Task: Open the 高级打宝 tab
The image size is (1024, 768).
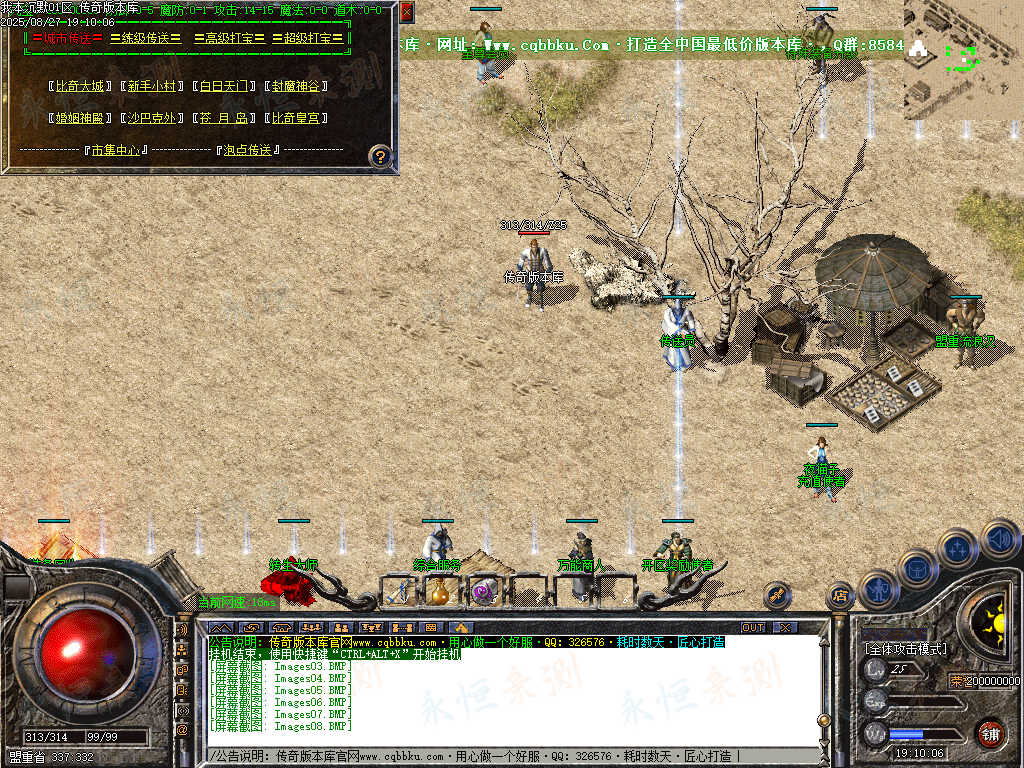Action: 229,38
